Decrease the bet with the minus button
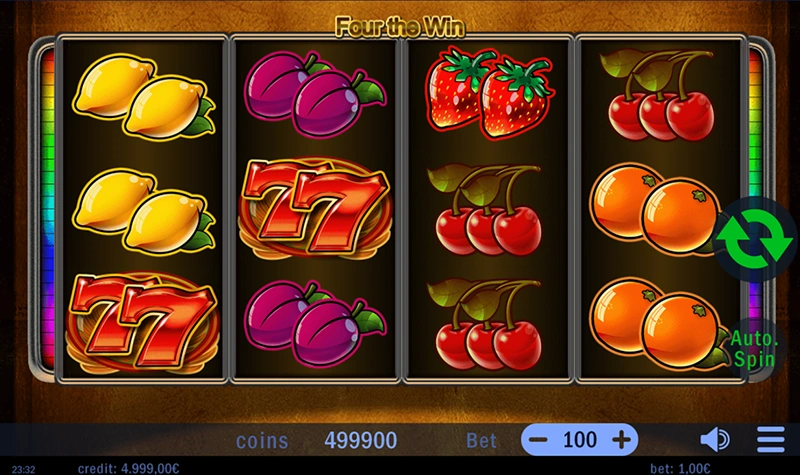 [539, 440]
